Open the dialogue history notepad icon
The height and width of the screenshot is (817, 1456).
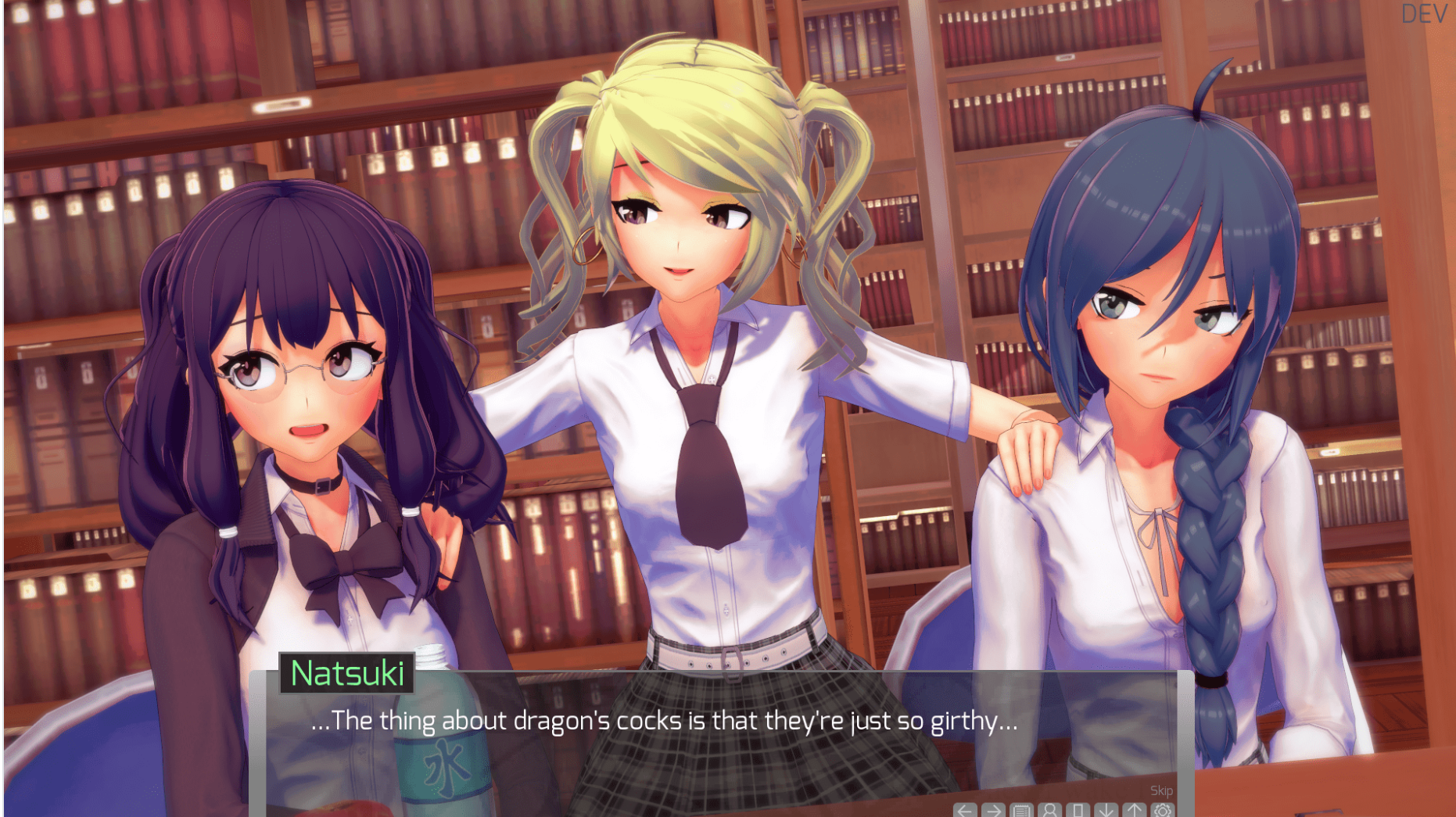point(1021,811)
